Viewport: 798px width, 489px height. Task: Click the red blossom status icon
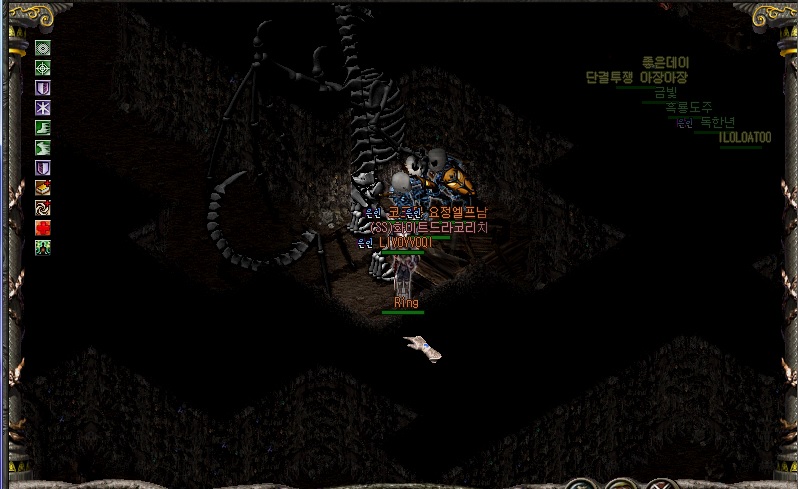coord(43,227)
